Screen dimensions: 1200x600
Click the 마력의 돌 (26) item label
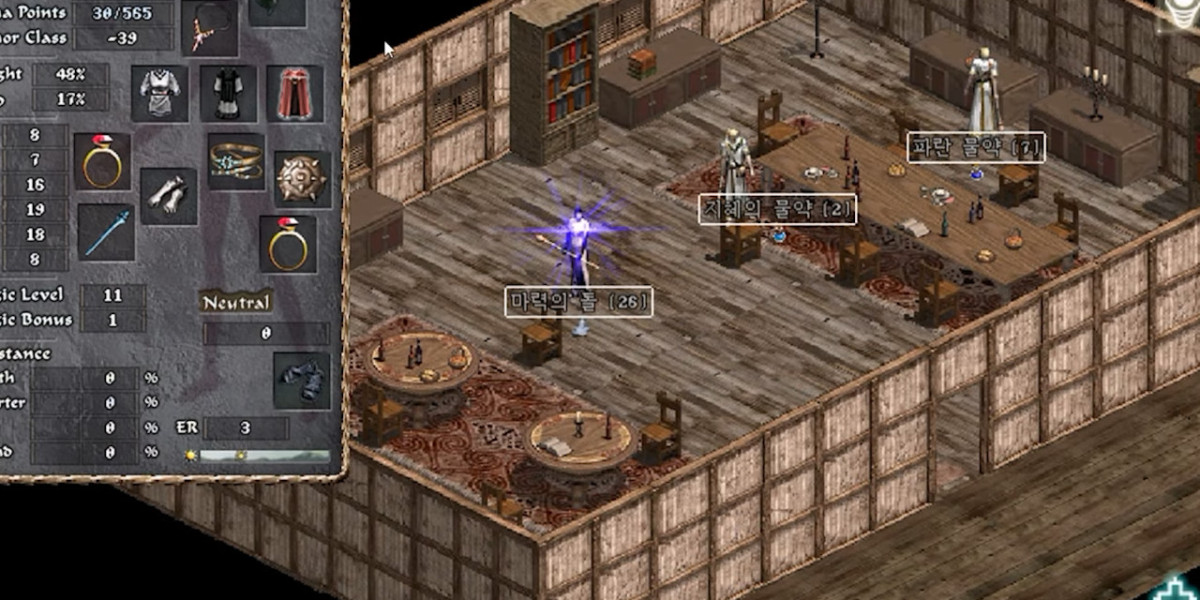[580, 302]
